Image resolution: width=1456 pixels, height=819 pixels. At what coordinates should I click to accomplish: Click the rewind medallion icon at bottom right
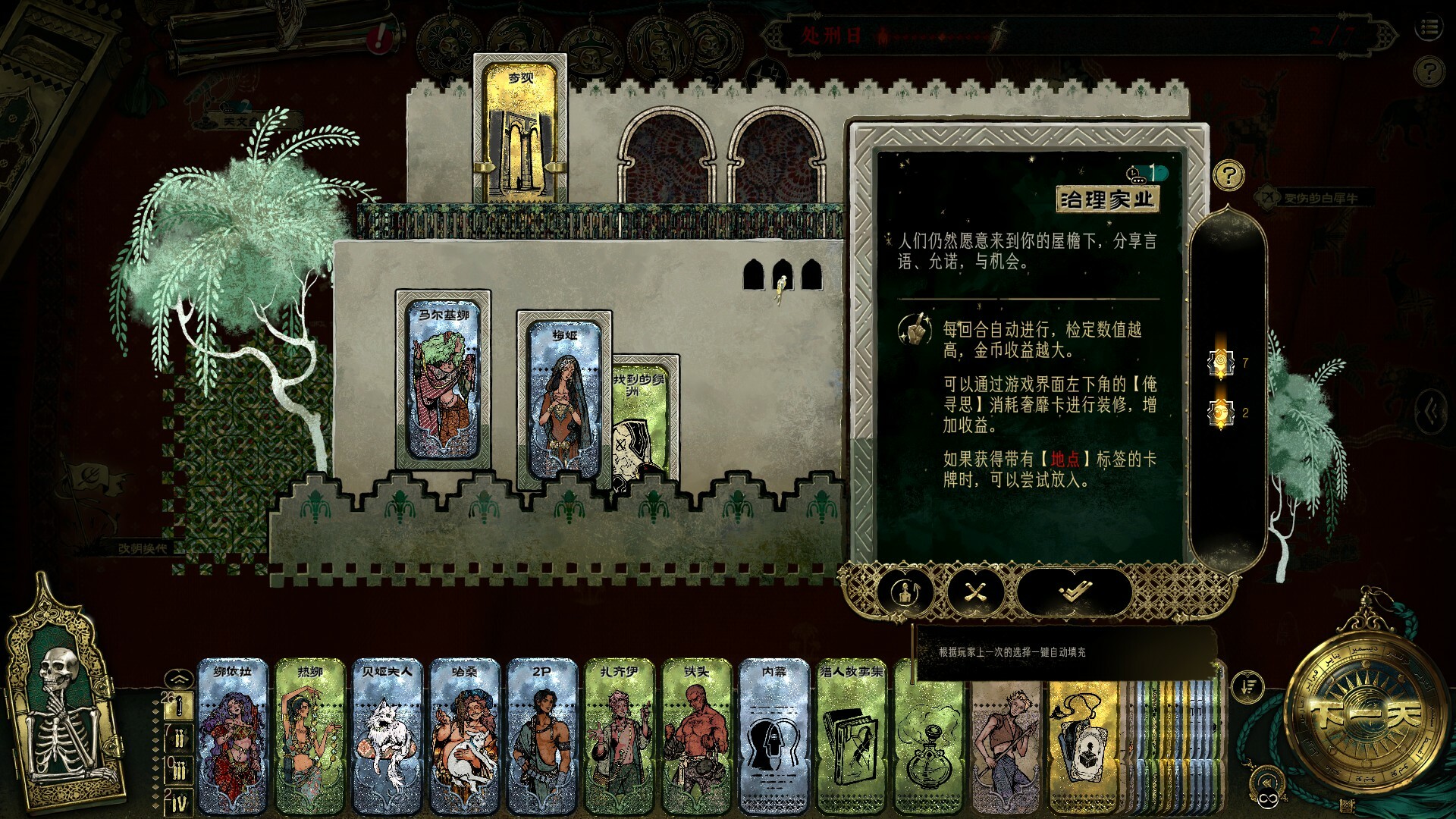click(1266, 781)
